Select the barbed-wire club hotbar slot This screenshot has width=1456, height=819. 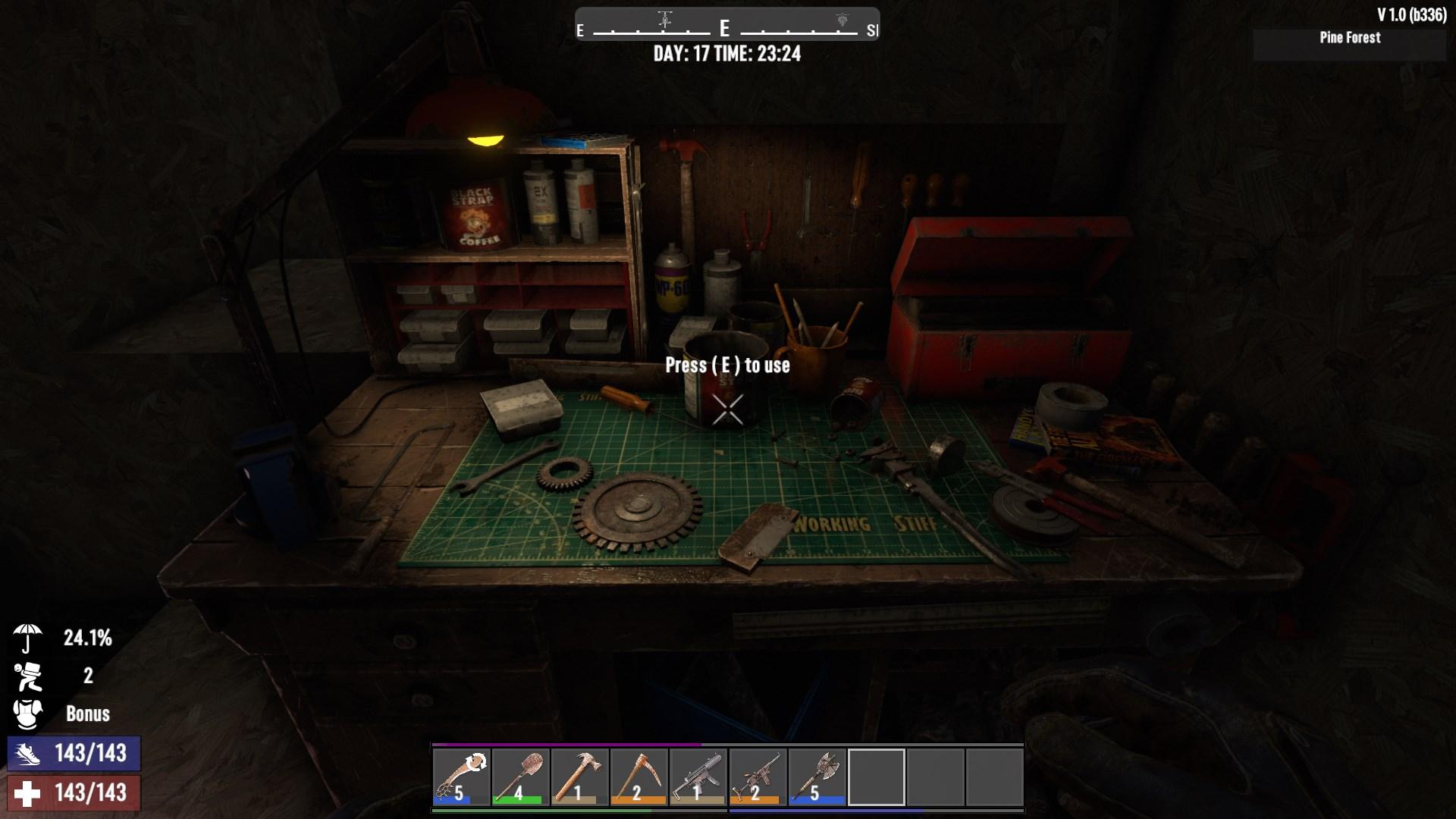pos(461,777)
